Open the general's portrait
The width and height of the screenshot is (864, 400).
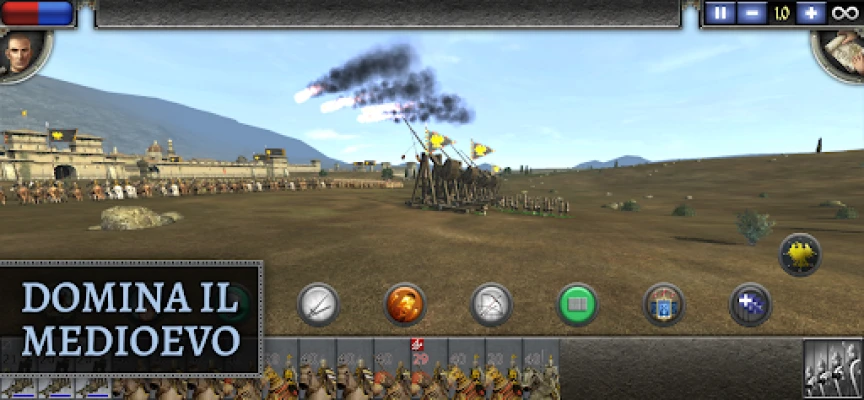(x=18, y=52)
